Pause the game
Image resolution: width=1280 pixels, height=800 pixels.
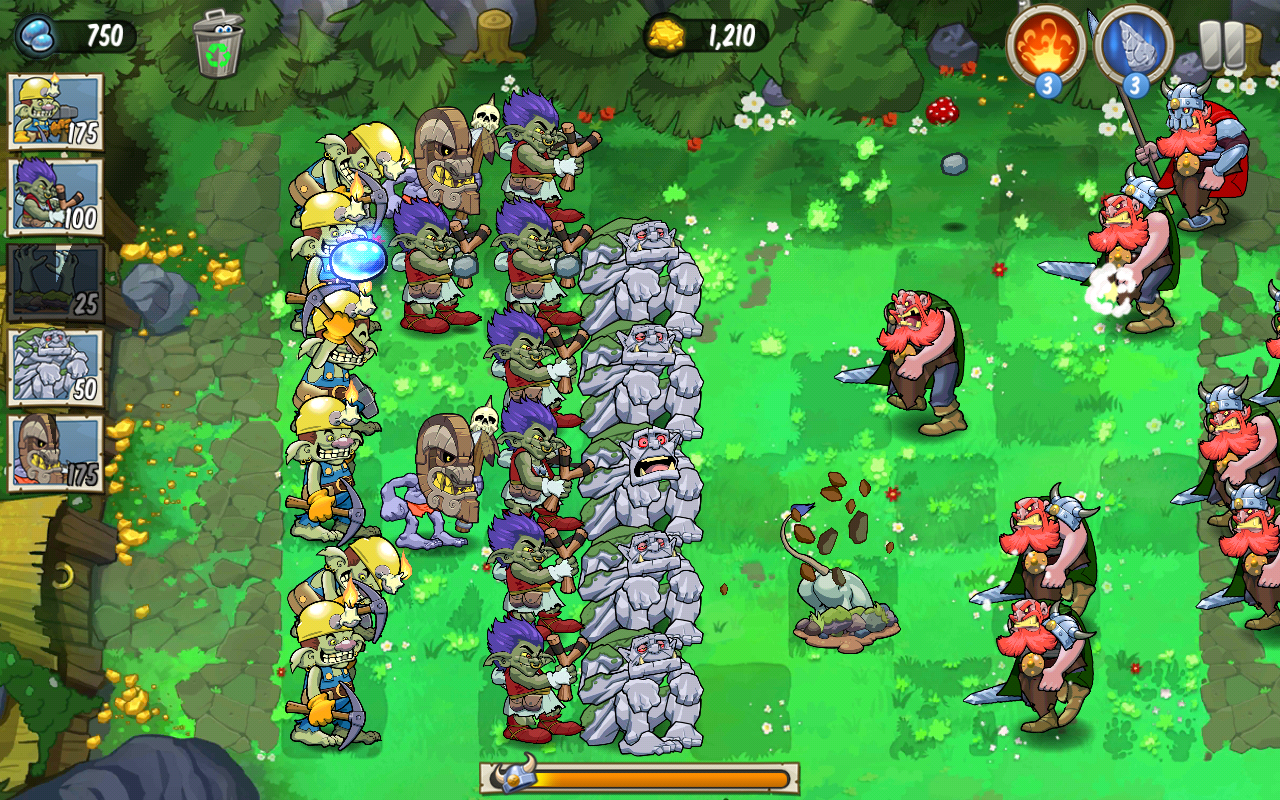[x=1222, y=46]
